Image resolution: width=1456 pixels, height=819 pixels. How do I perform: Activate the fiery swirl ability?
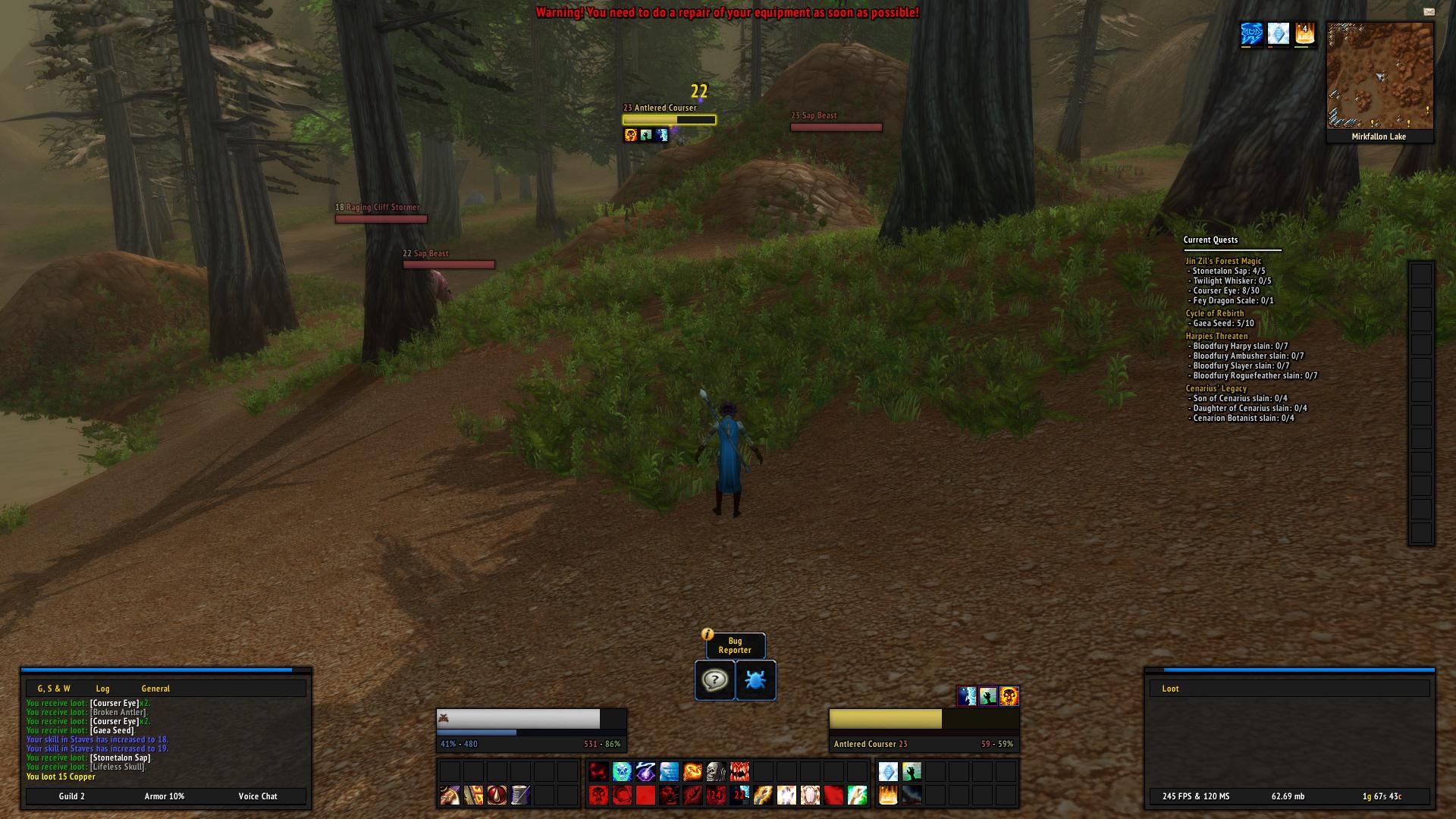692,772
